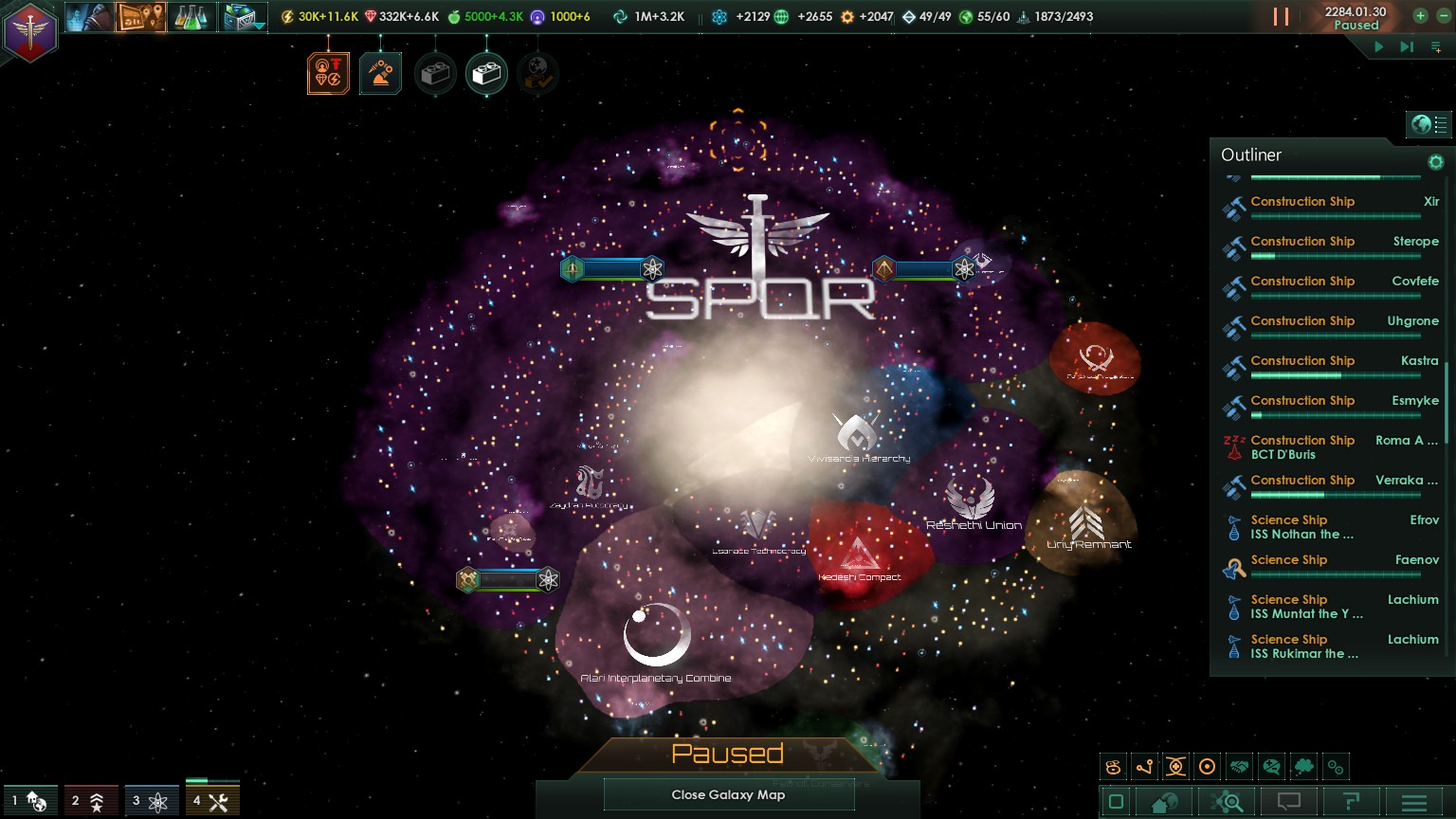Open the chat speech bubble button

(1288, 803)
